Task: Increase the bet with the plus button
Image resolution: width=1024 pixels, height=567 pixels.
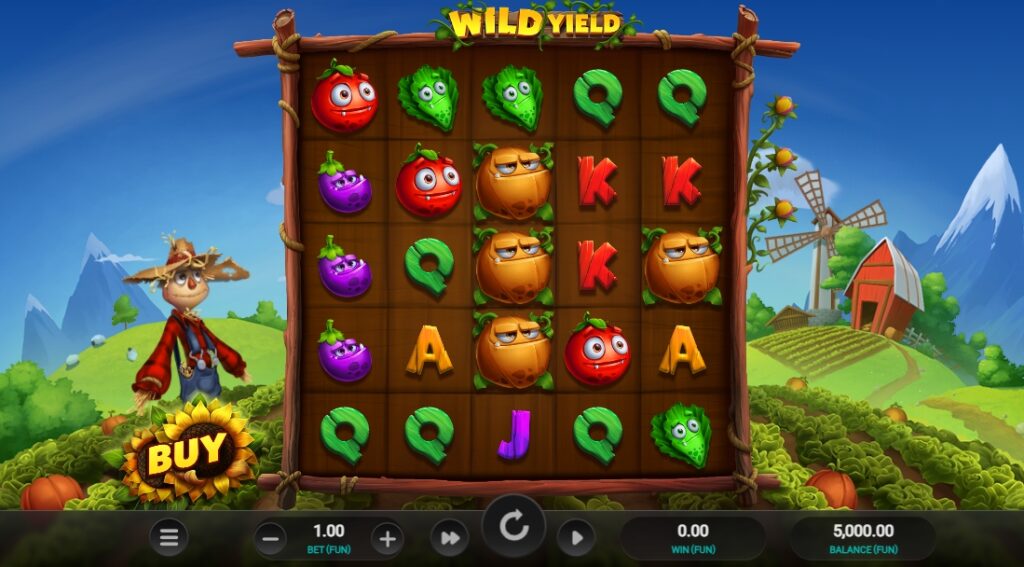Action: (x=387, y=539)
